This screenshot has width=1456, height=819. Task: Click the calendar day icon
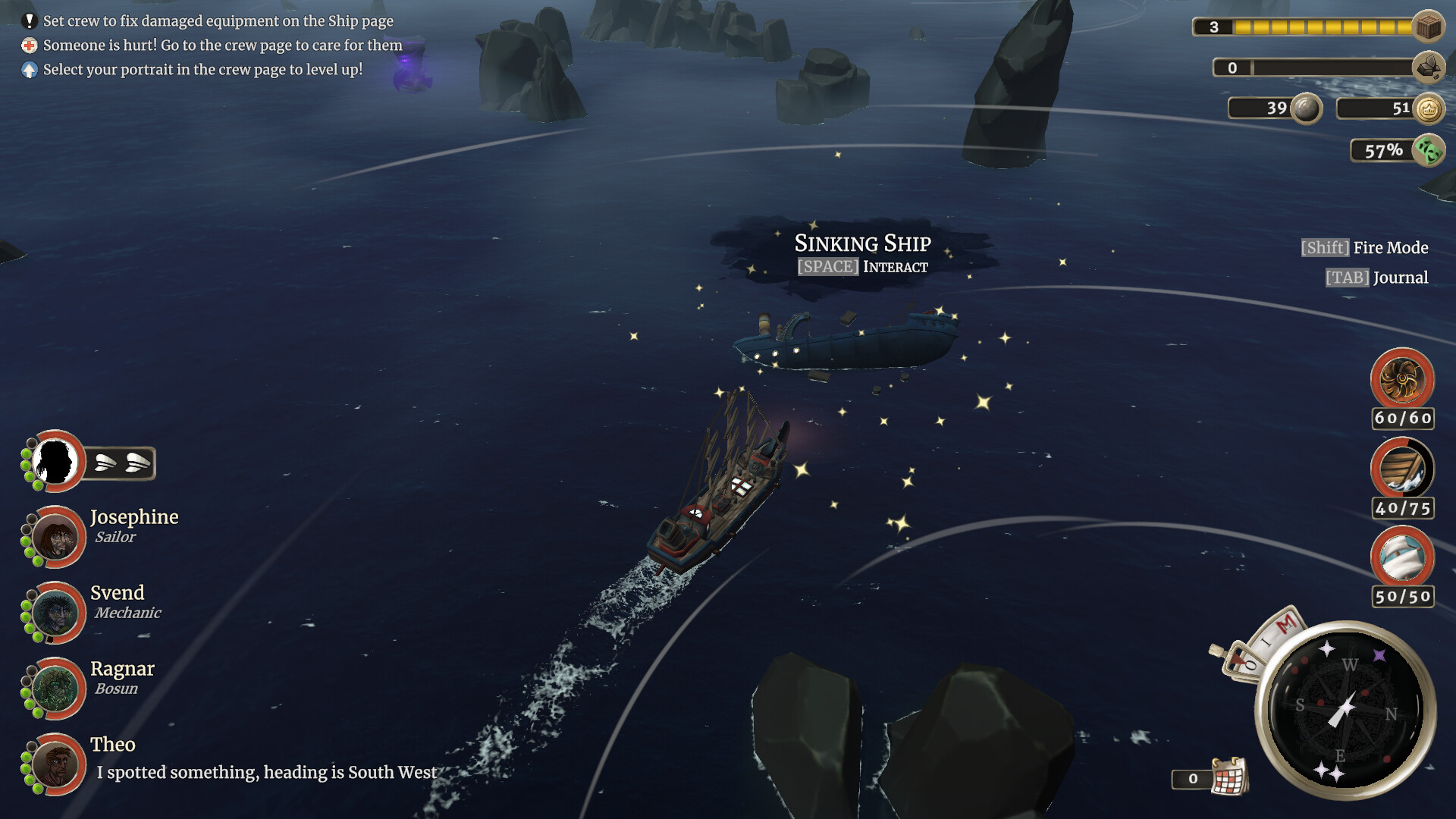[1229, 777]
